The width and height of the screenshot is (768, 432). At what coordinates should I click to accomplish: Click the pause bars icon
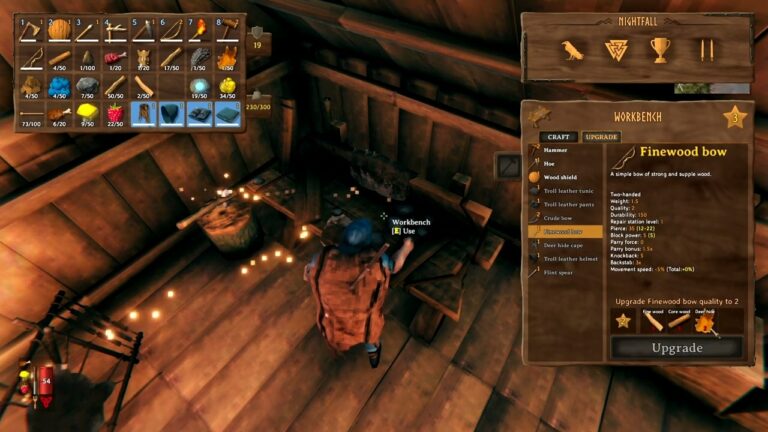pyautogui.click(x=706, y=50)
